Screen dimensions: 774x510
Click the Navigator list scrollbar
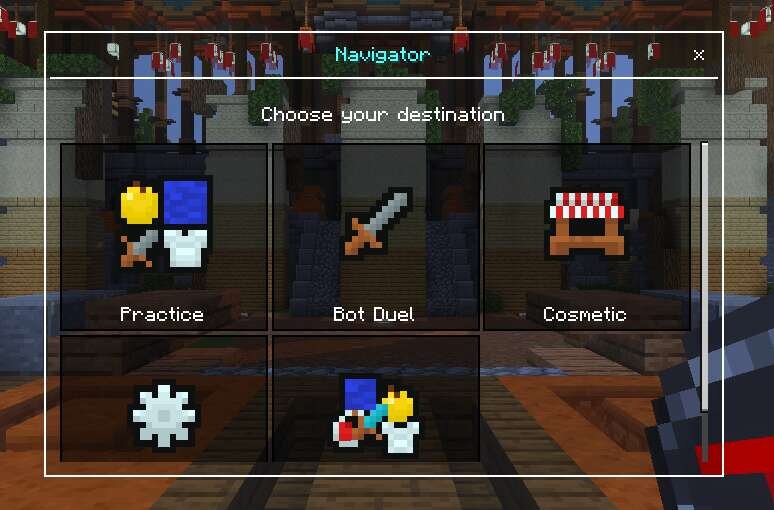pyautogui.click(x=705, y=300)
